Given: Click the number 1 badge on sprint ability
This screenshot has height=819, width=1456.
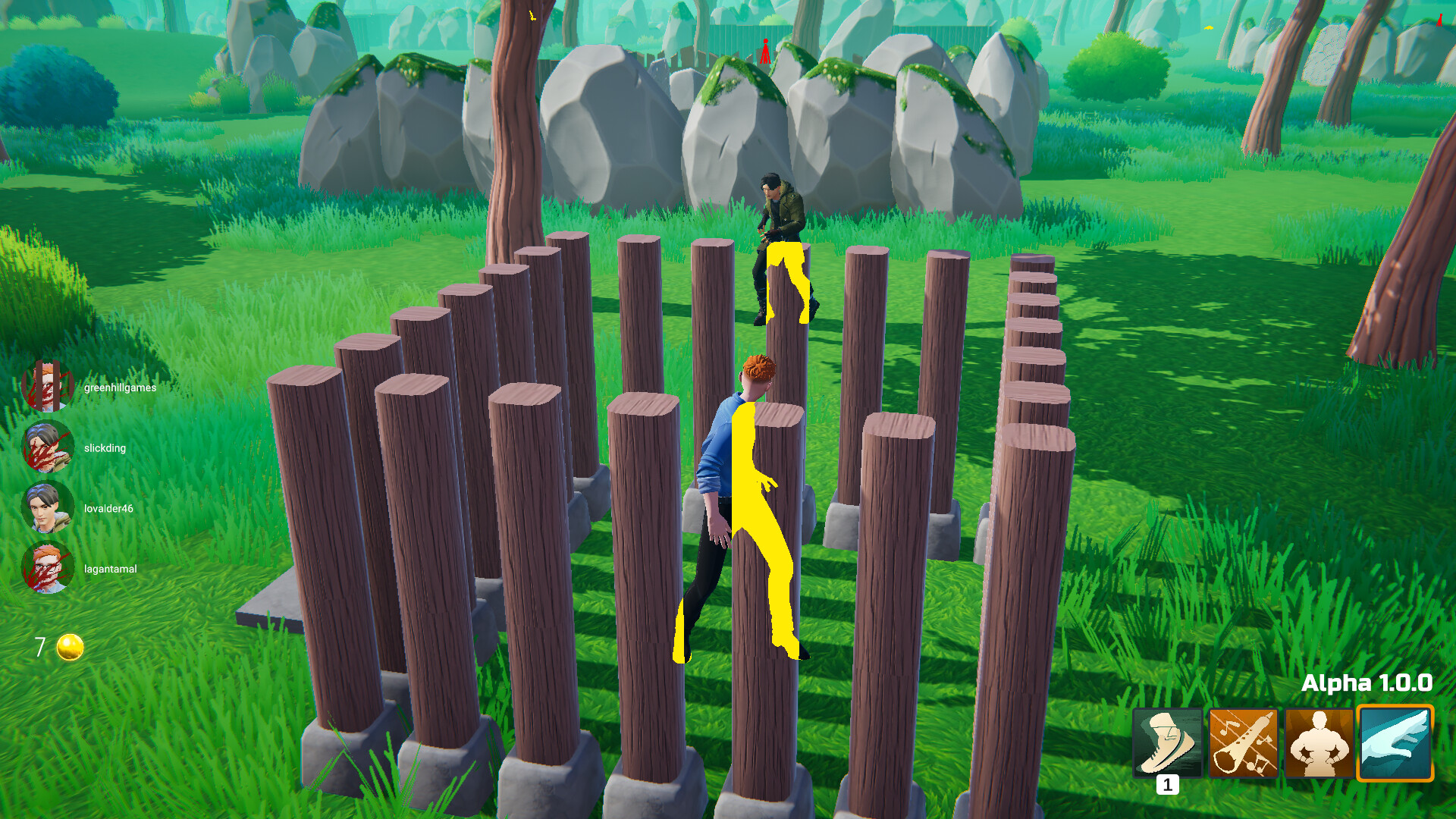Looking at the screenshot, I should click(x=1169, y=785).
